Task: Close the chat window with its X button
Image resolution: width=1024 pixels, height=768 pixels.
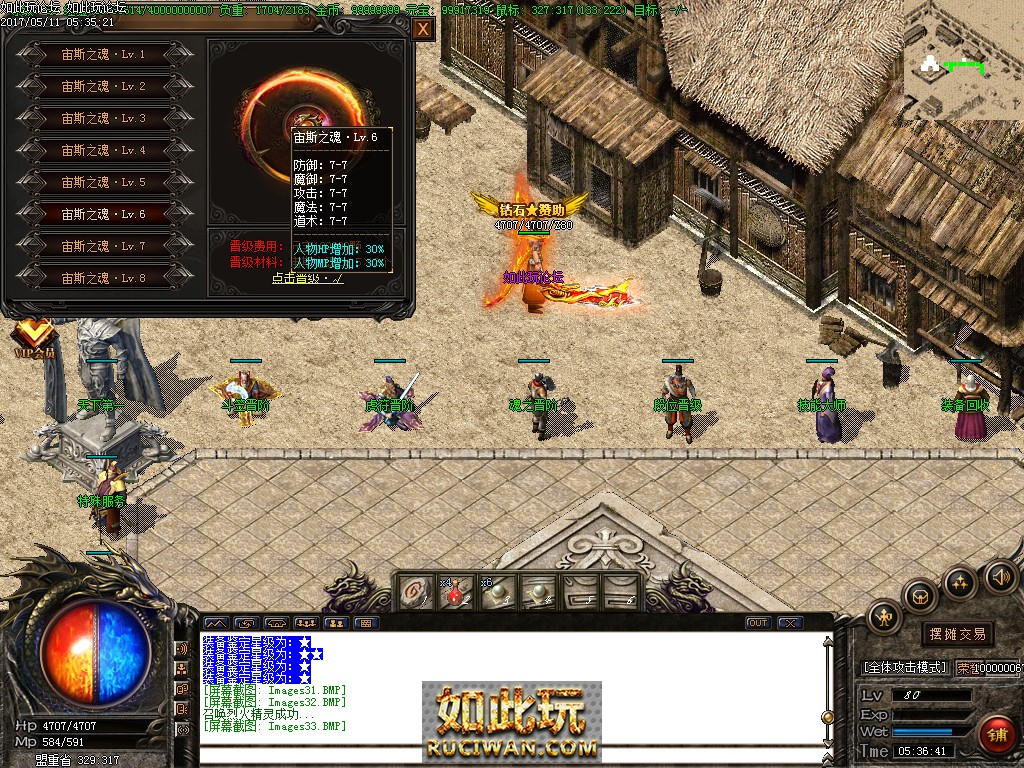Action: pos(790,622)
